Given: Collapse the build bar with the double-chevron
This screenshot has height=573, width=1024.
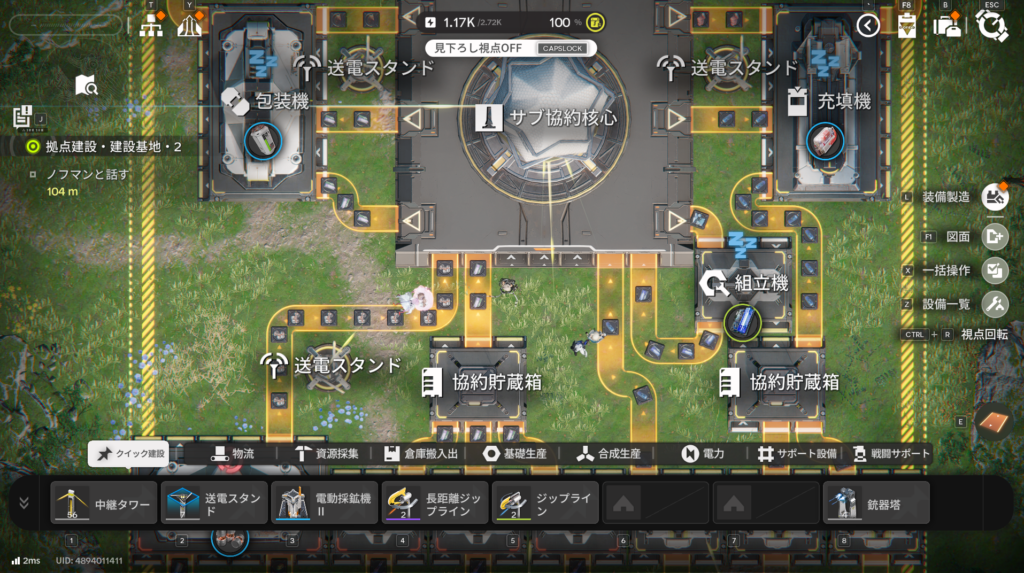Looking at the screenshot, I should [x=24, y=502].
